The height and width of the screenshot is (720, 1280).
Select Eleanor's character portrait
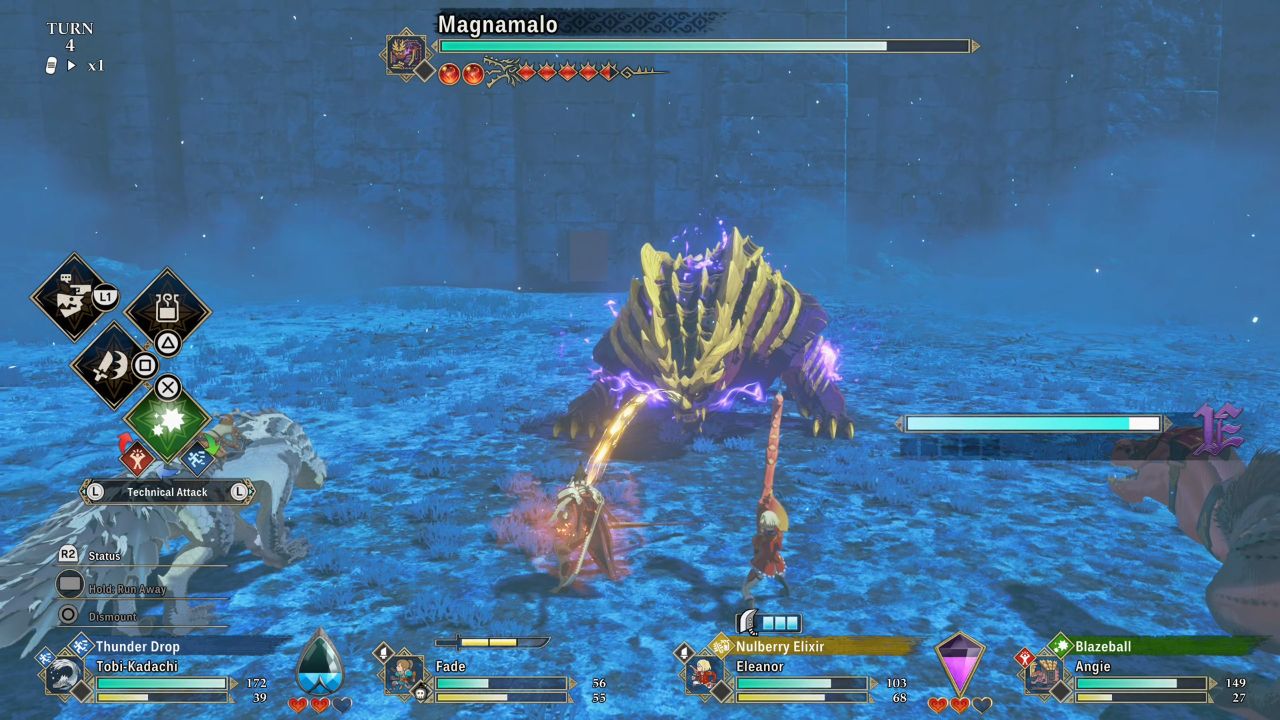pyautogui.click(x=704, y=674)
